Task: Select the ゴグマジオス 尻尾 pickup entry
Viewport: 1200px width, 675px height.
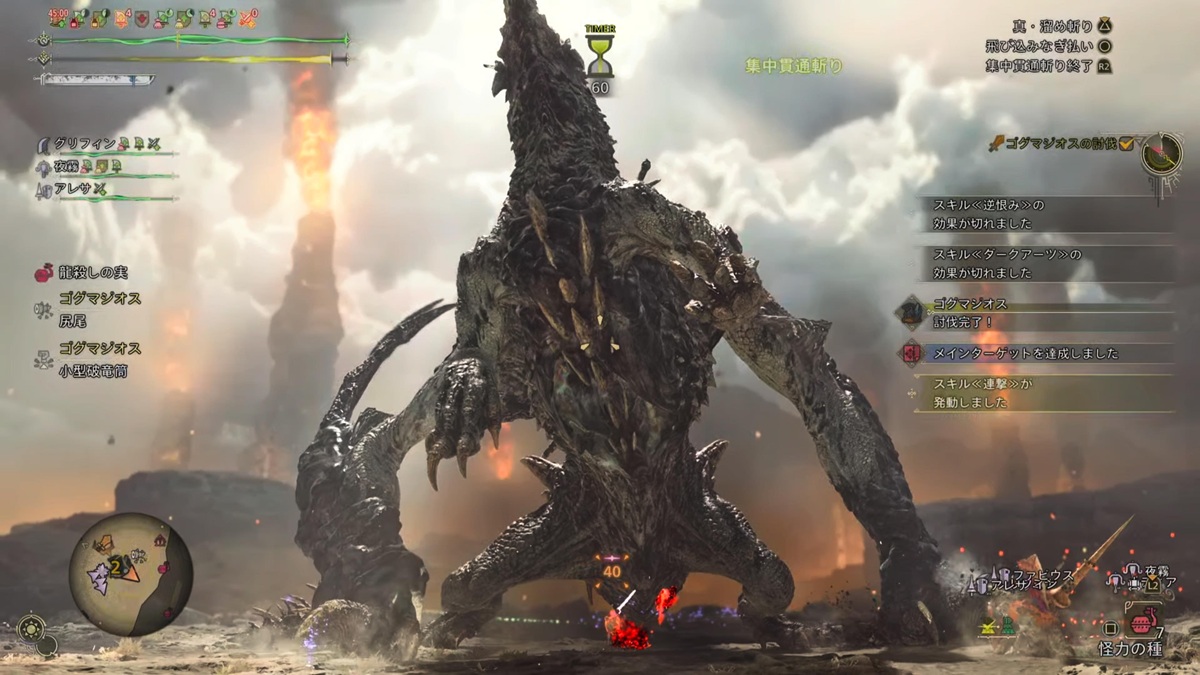Action: tap(97, 308)
